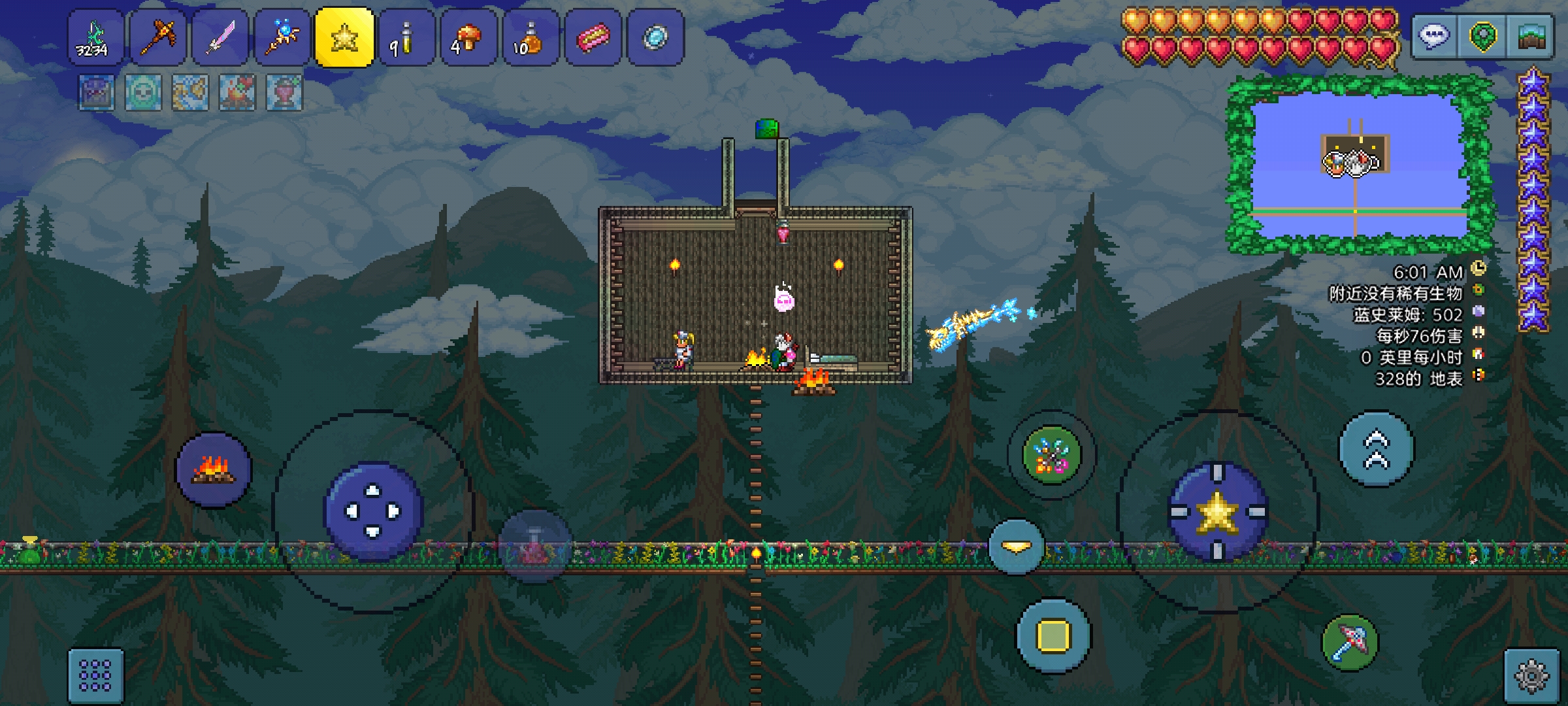Select the blue orb magic staff slot
The image size is (1568, 706).
tap(282, 37)
